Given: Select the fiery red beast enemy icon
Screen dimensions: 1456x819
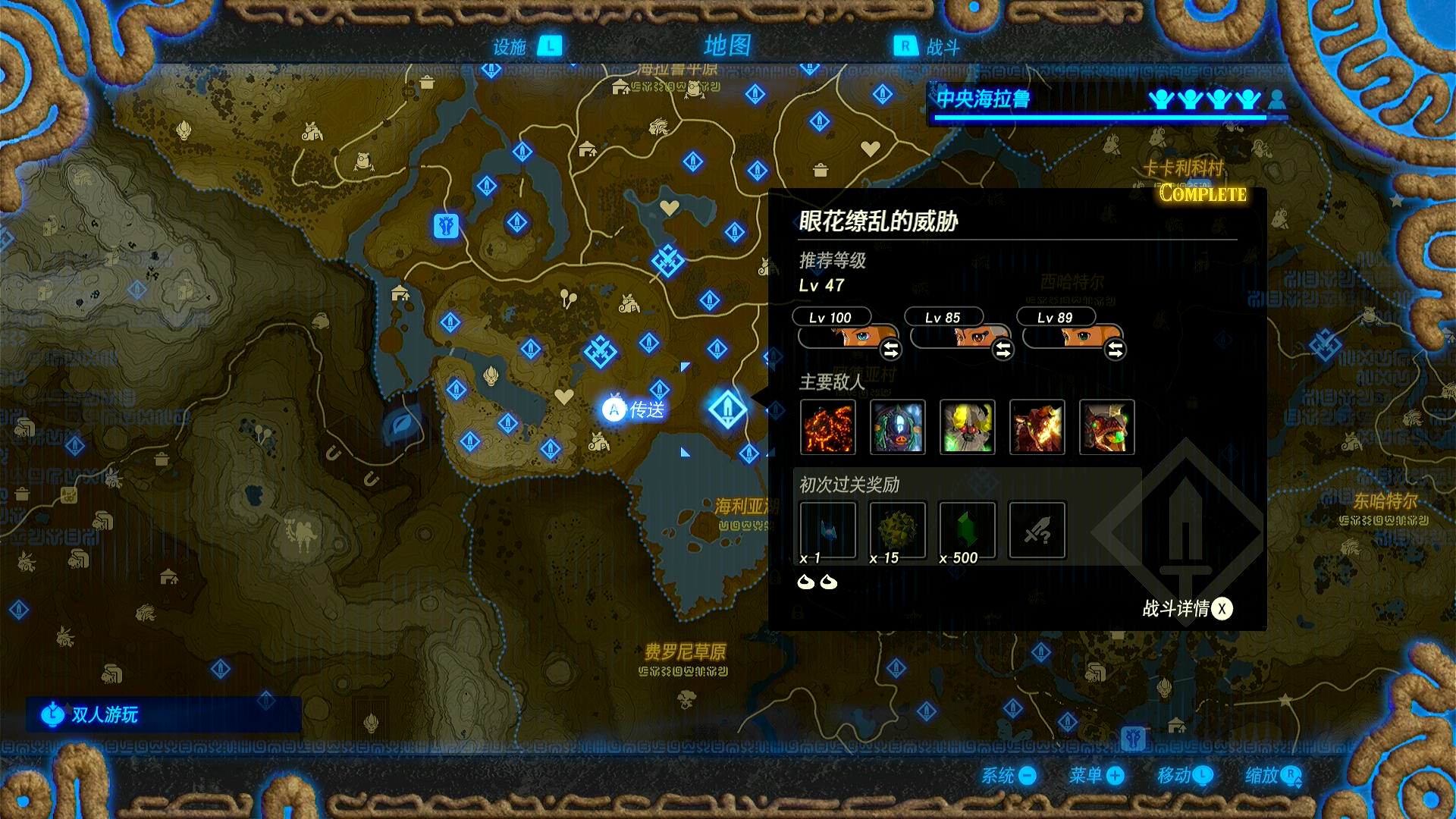Looking at the screenshot, I should (x=1037, y=428).
